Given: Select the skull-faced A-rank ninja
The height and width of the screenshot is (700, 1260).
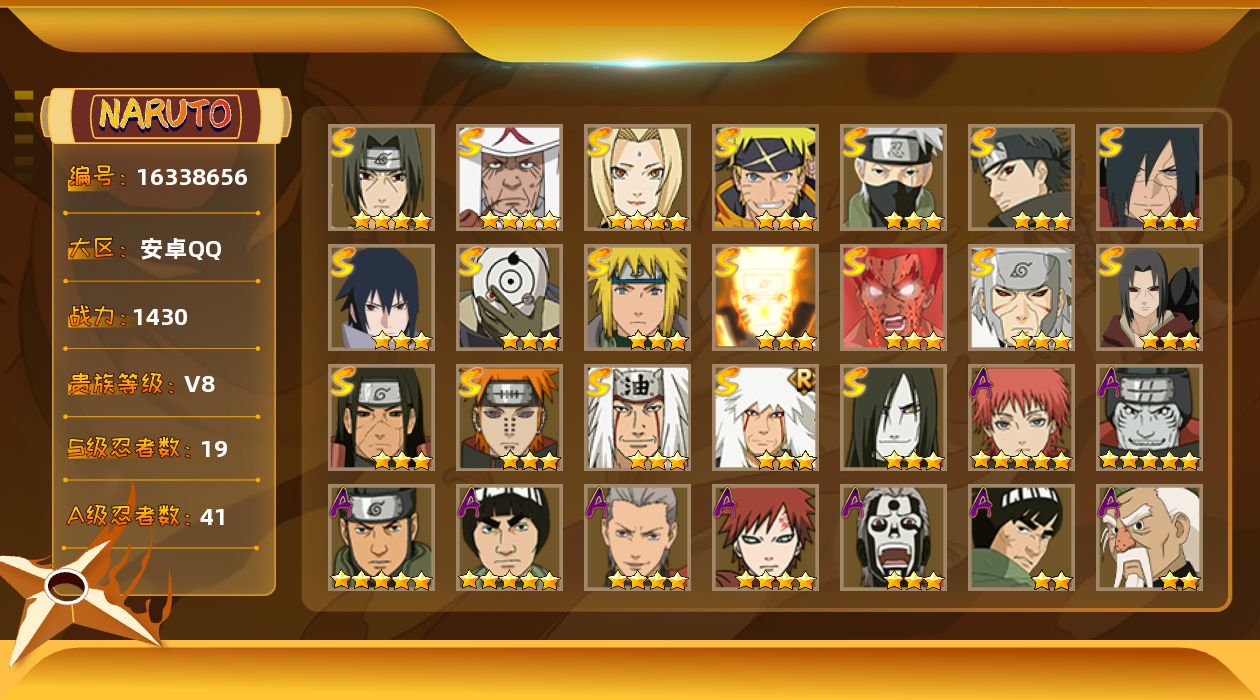Looking at the screenshot, I should (x=893, y=538).
